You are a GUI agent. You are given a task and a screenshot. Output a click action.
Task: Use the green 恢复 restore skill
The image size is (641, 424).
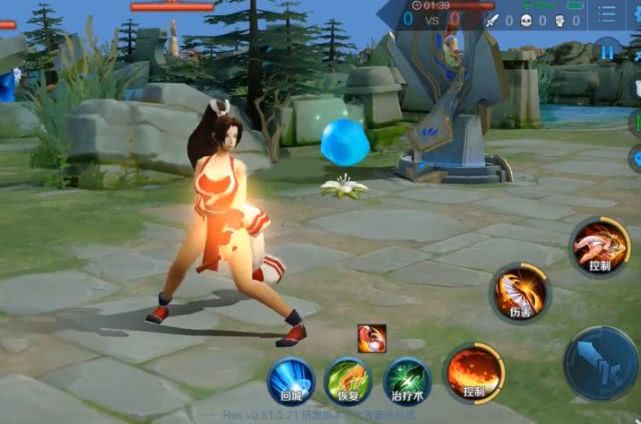point(347,381)
